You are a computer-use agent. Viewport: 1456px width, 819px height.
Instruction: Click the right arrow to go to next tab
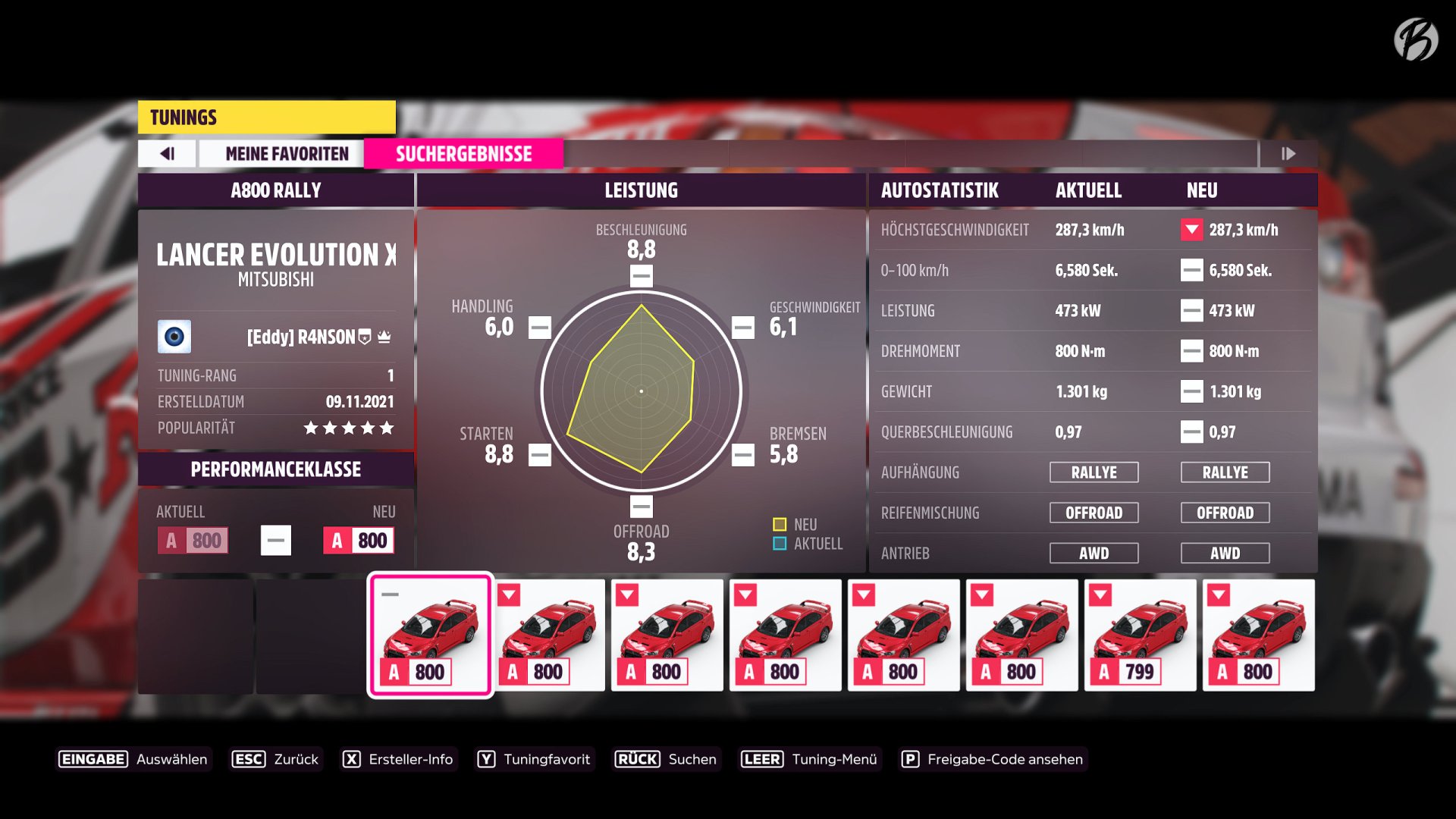(1288, 153)
